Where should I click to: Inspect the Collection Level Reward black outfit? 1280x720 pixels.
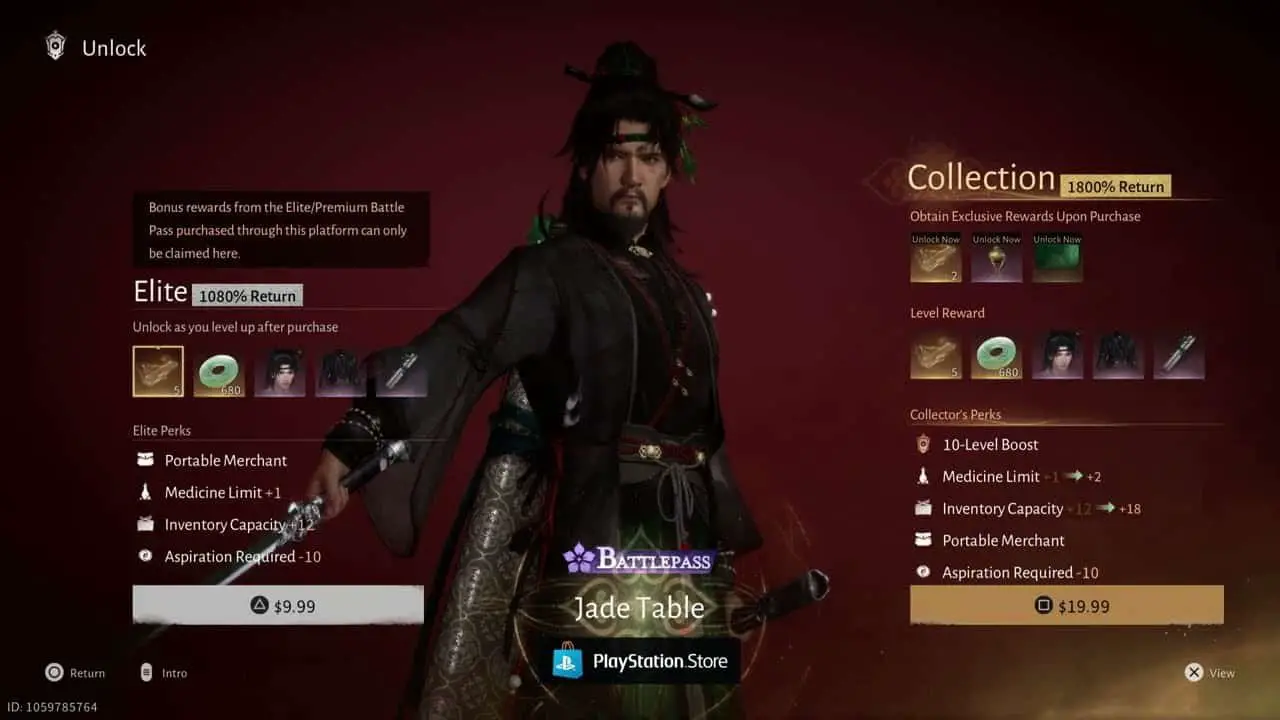pyautogui.click(x=1118, y=355)
